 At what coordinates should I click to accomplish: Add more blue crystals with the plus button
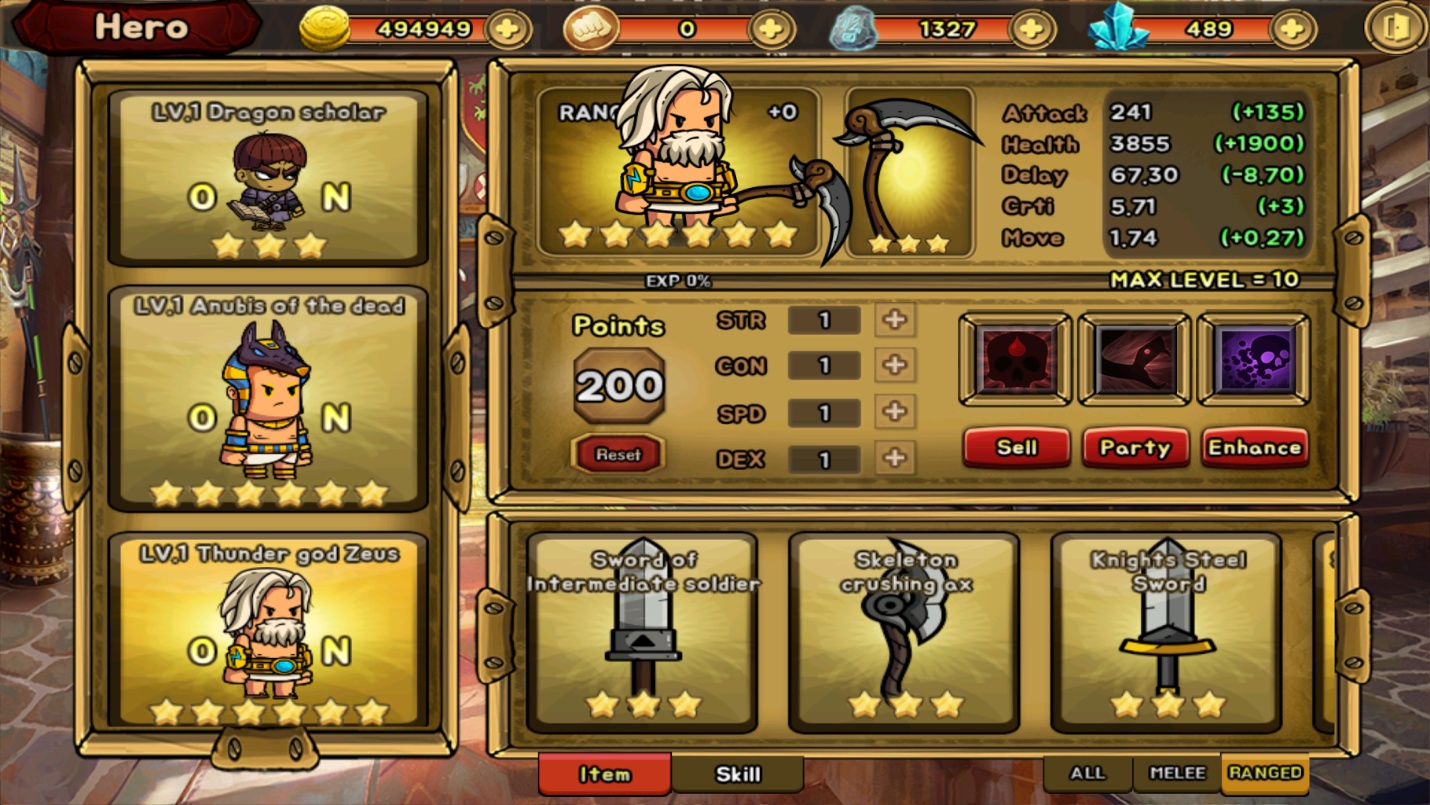pyautogui.click(x=1292, y=29)
